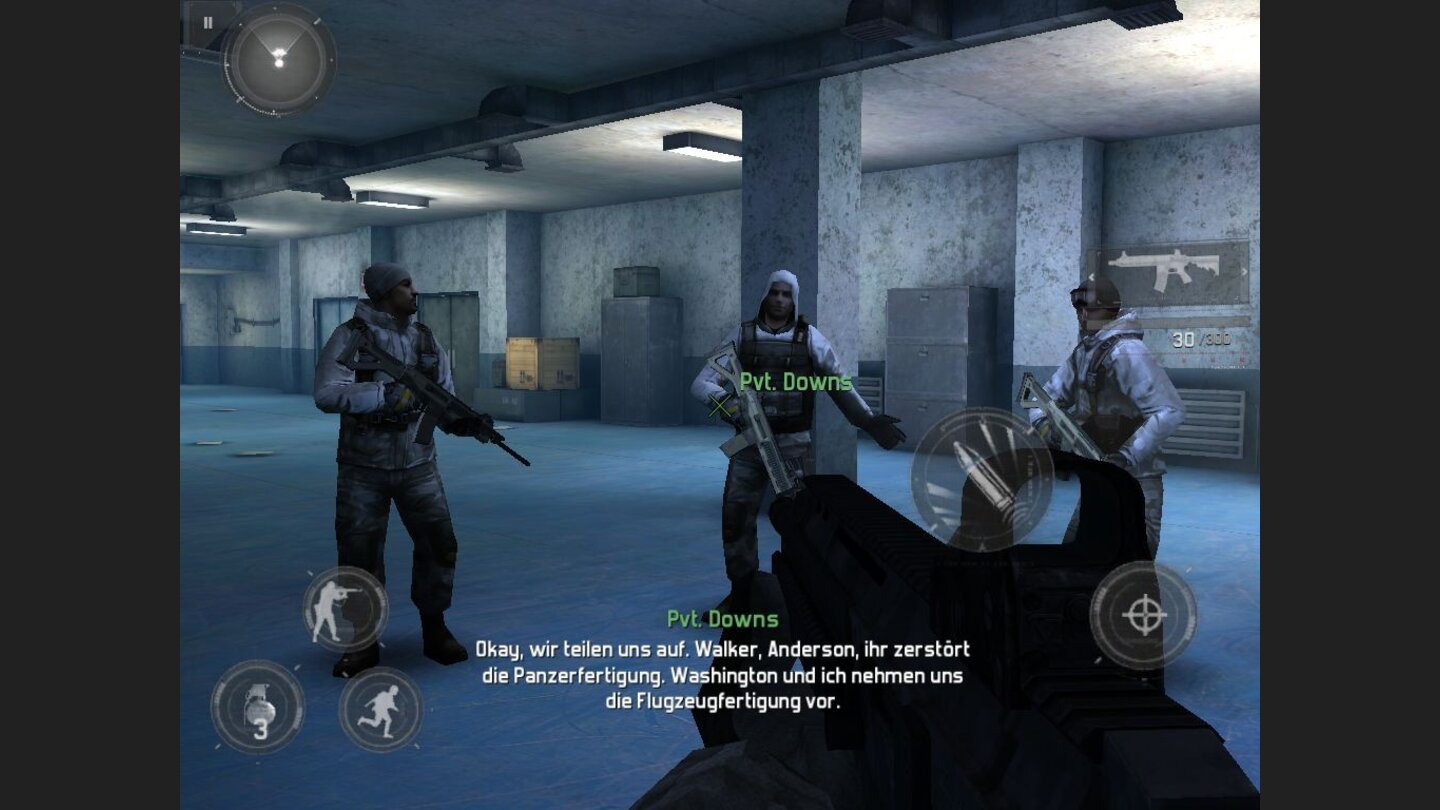Tap the green X waypoint marker
Image resolution: width=1440 pixels, height=810 pixels.
[x=717, y=404]
